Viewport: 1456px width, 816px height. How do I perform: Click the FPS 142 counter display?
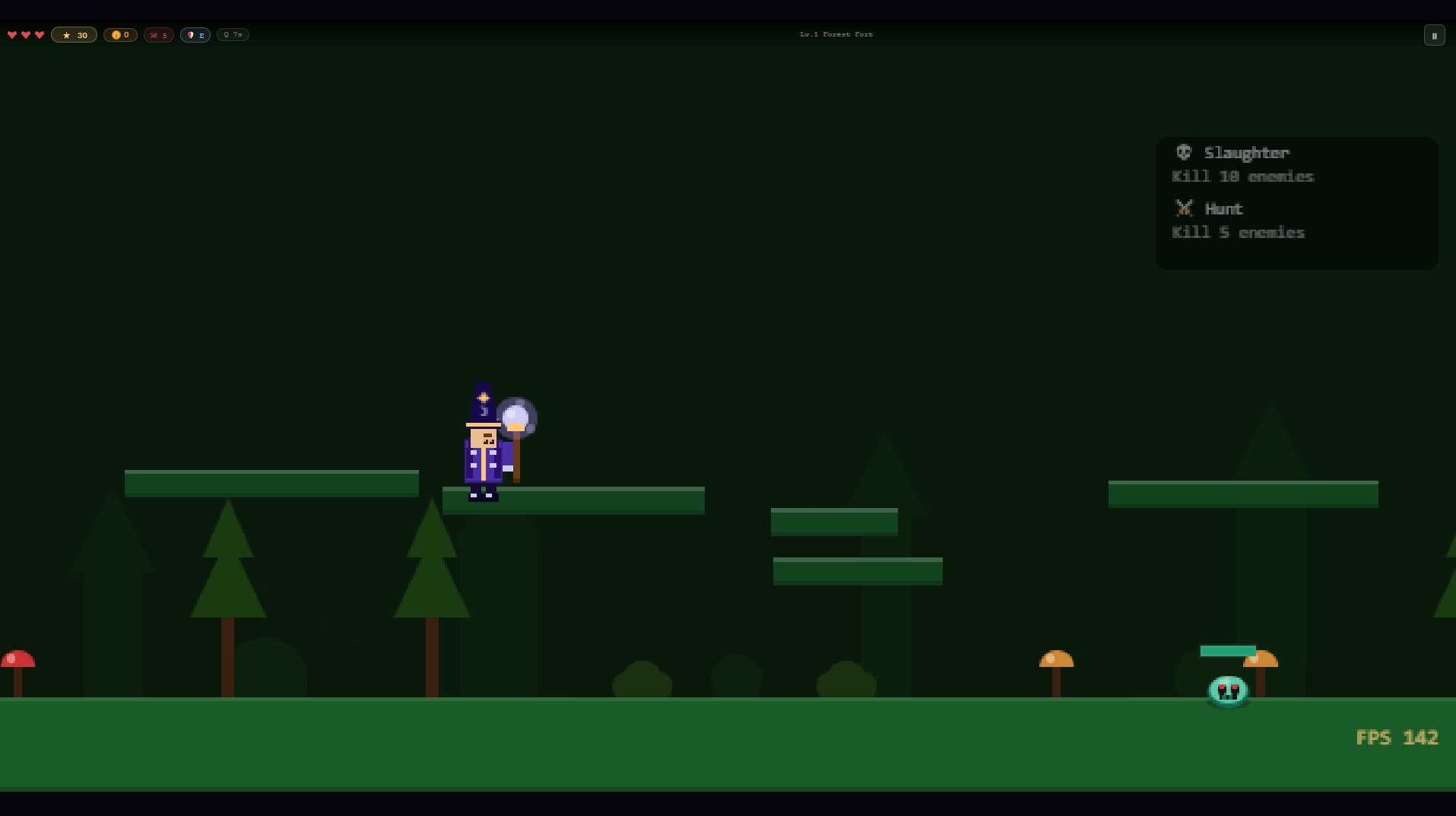[x=1397, y=737]
